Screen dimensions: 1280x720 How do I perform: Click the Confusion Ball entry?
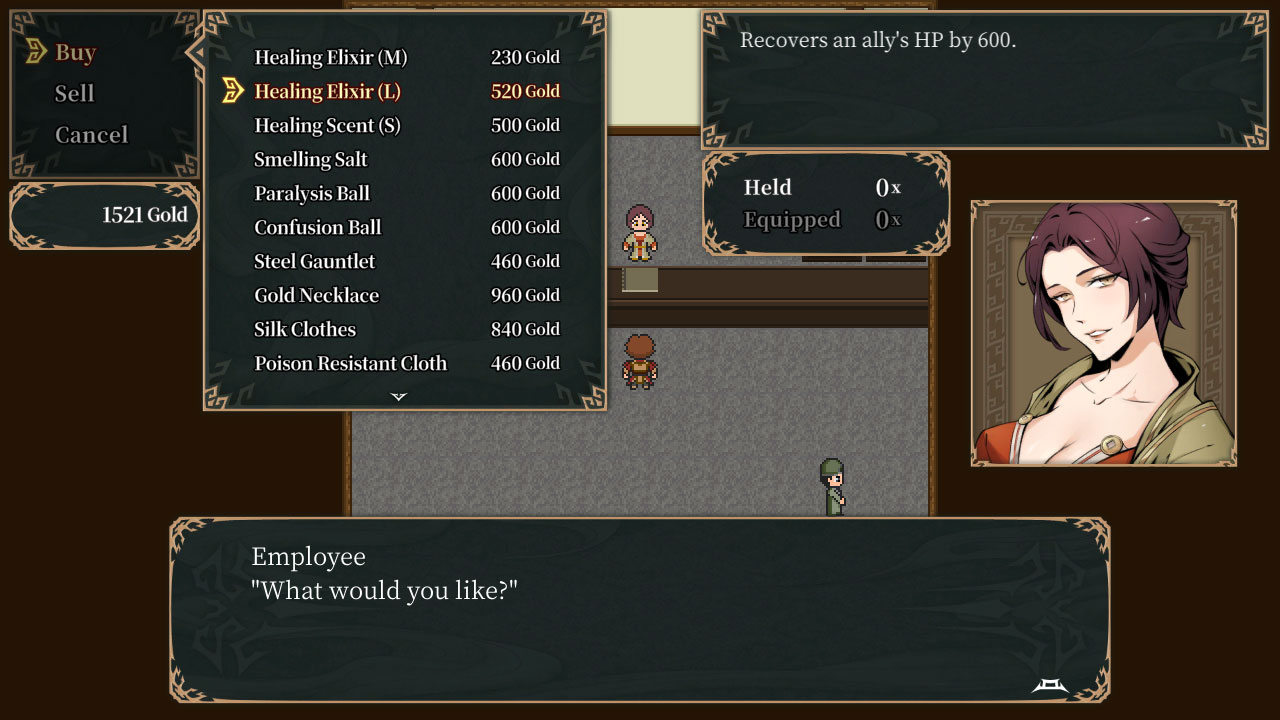tap(317, 227)
